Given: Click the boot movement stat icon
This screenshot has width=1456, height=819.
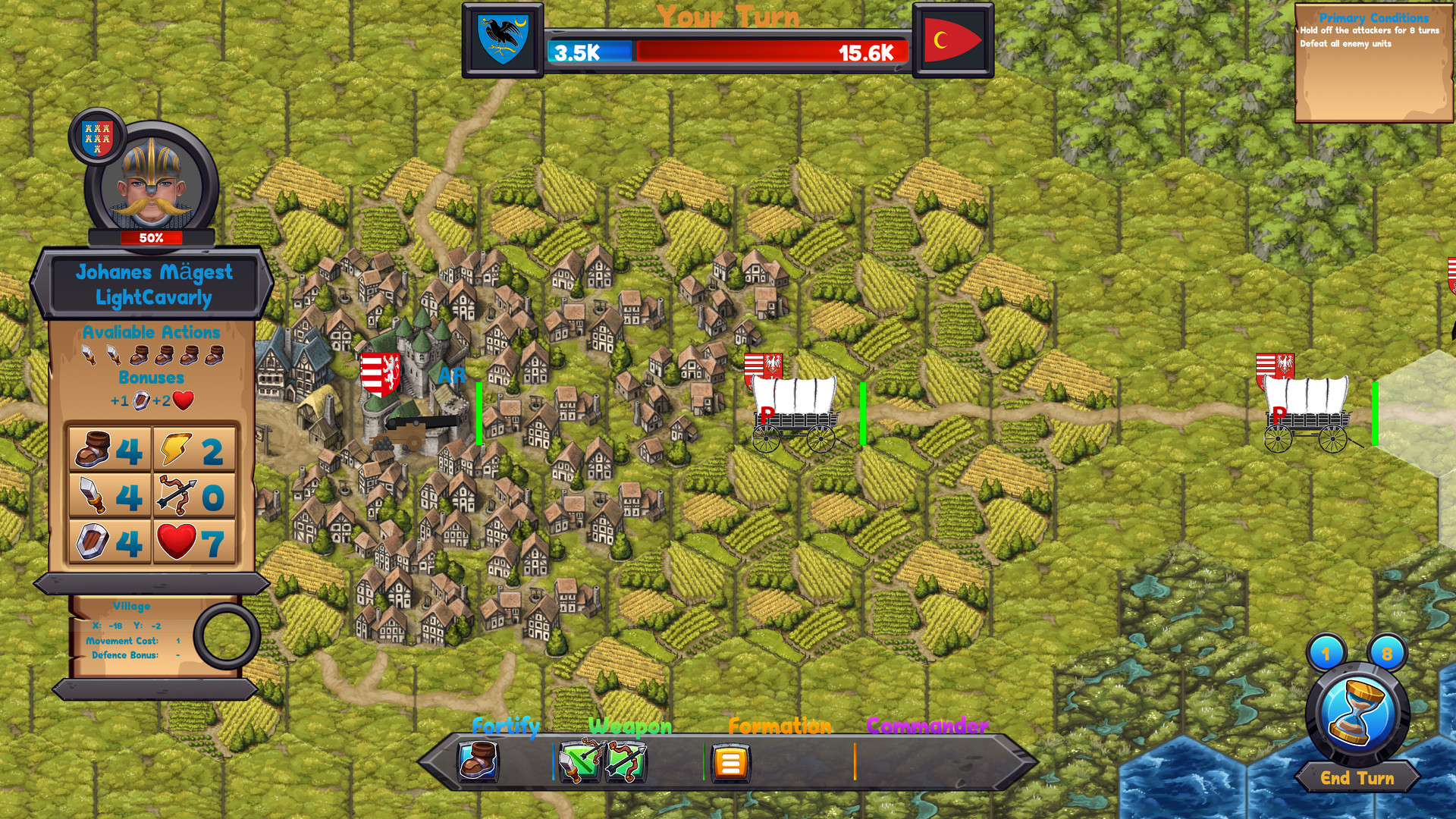Looking at the screenshot, I should (x=93, y=448).
